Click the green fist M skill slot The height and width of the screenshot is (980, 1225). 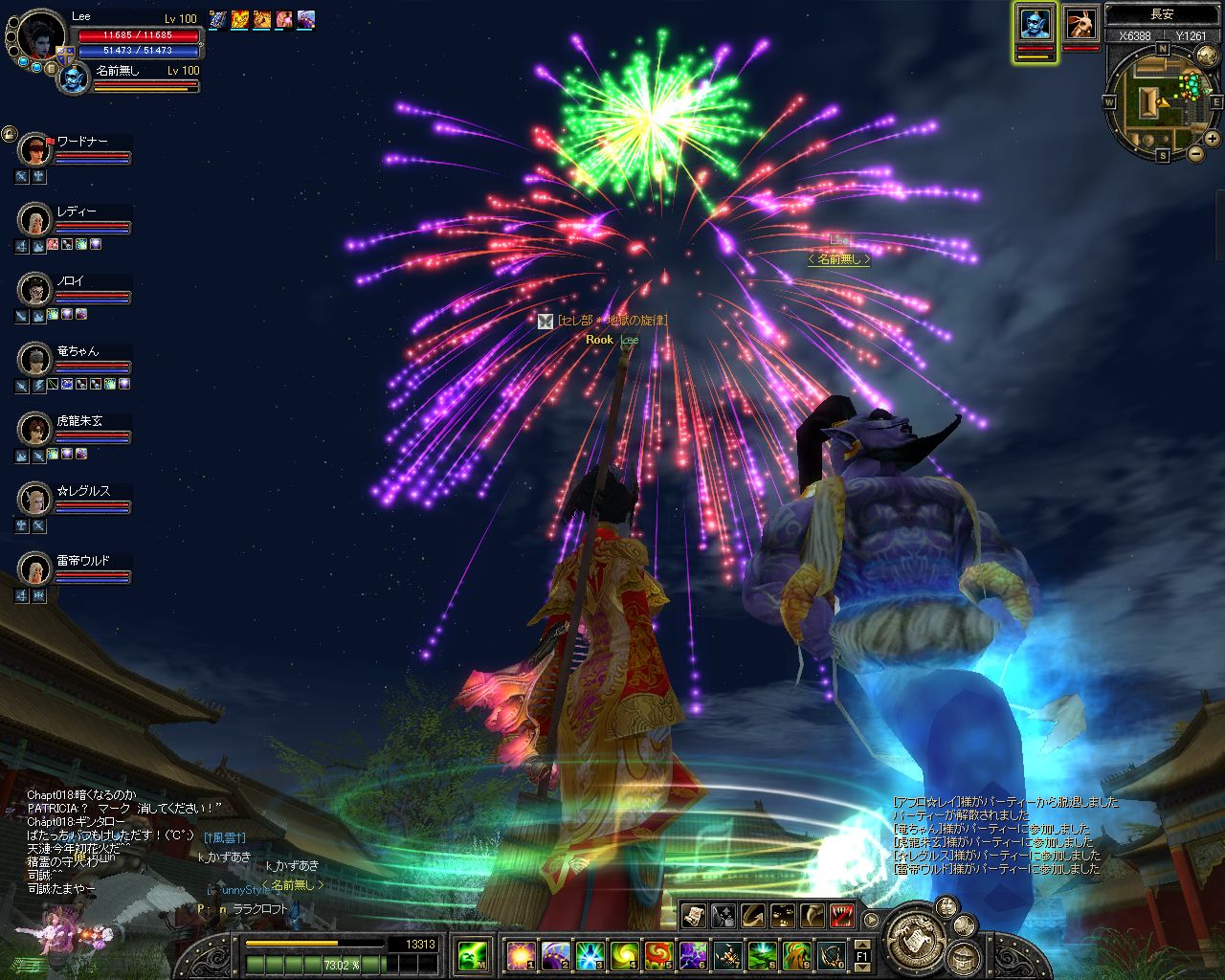coord(472,954)
